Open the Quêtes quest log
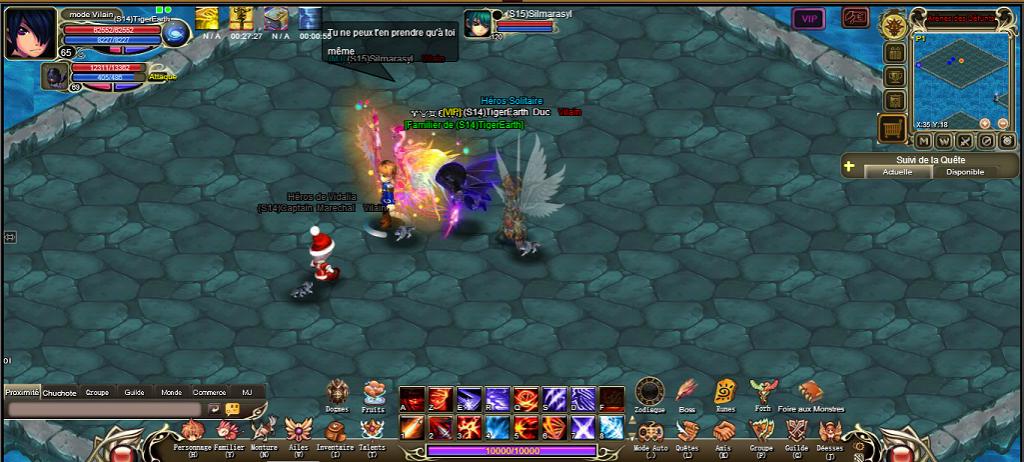Viewport: 1024px width, 462px height. coord(687,431)
